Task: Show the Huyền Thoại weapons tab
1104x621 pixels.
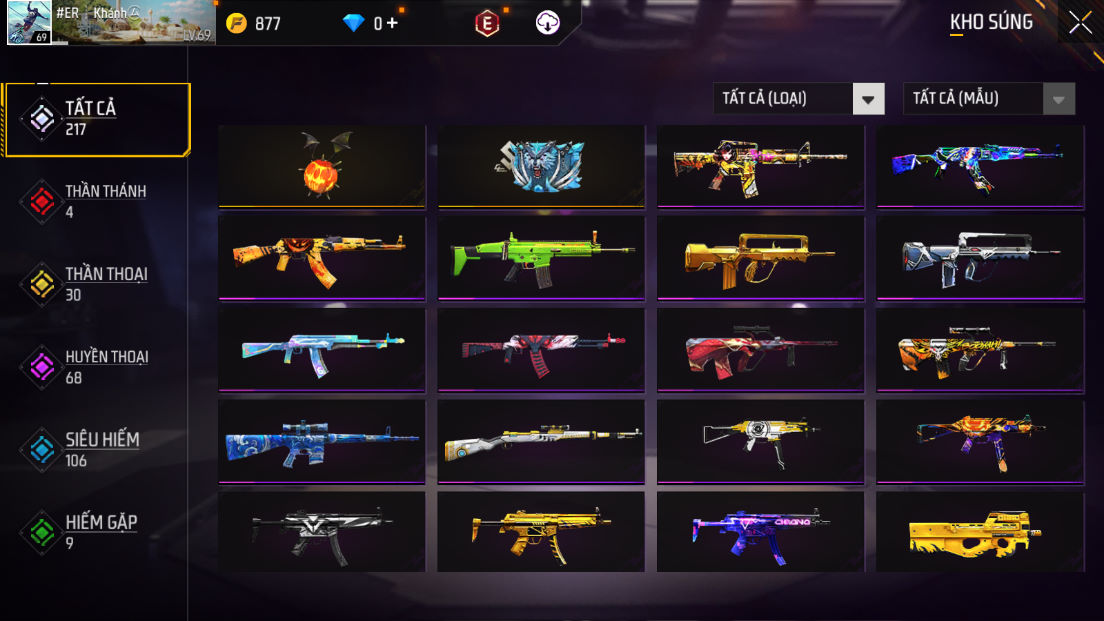Action: [96, 367]
